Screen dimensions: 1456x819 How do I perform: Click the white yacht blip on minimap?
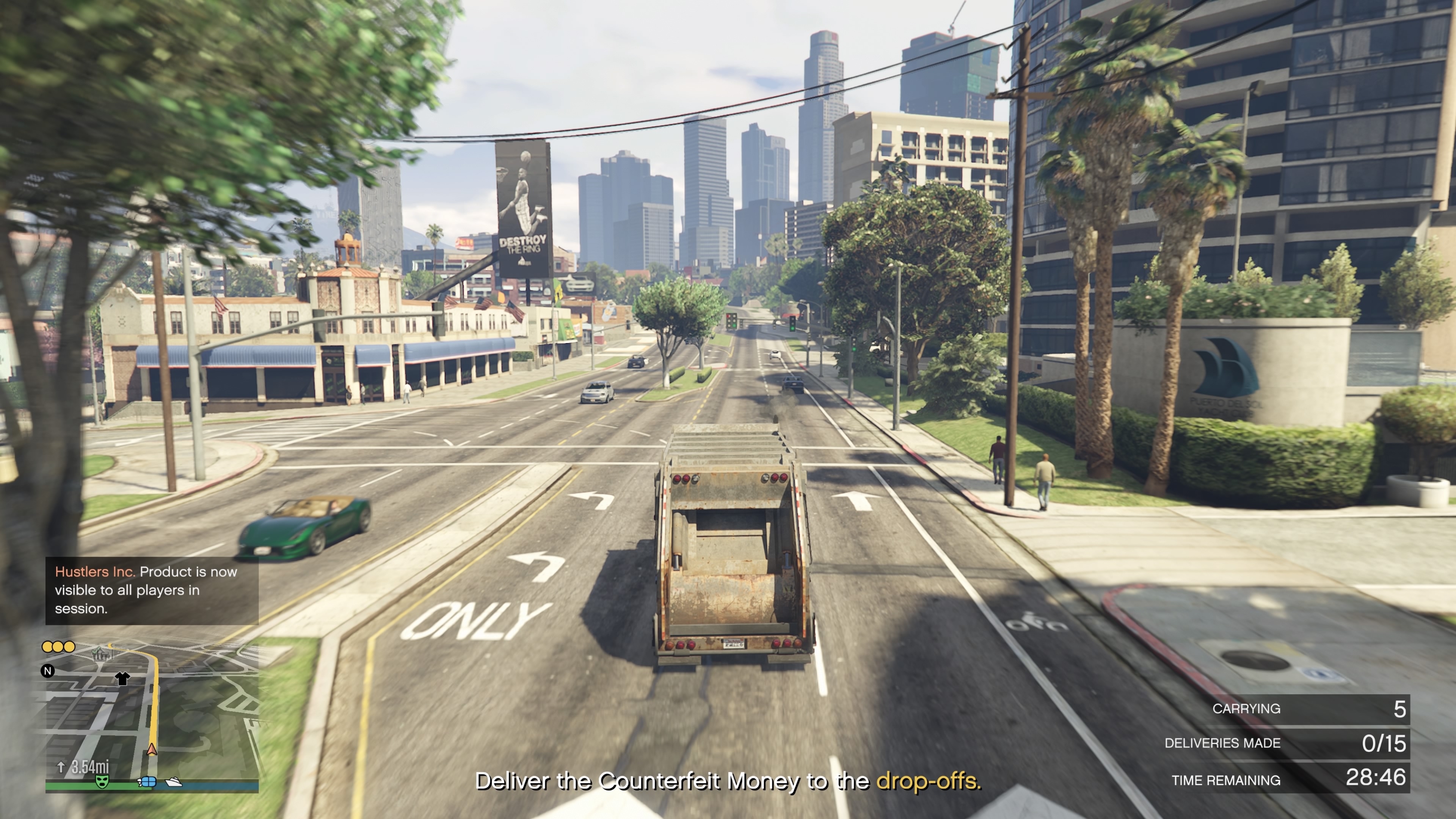174,782
